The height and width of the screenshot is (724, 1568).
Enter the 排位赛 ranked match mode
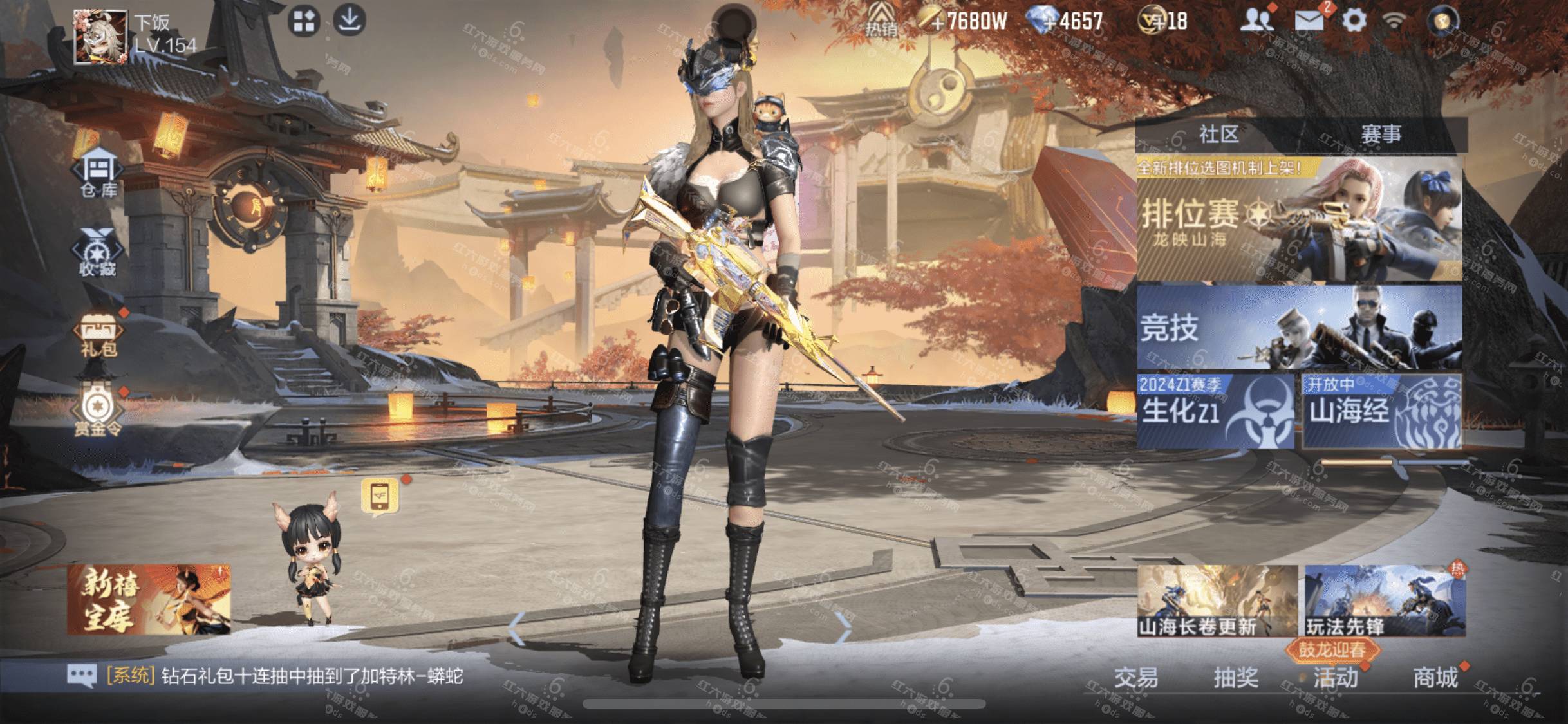pos(1299,220)
